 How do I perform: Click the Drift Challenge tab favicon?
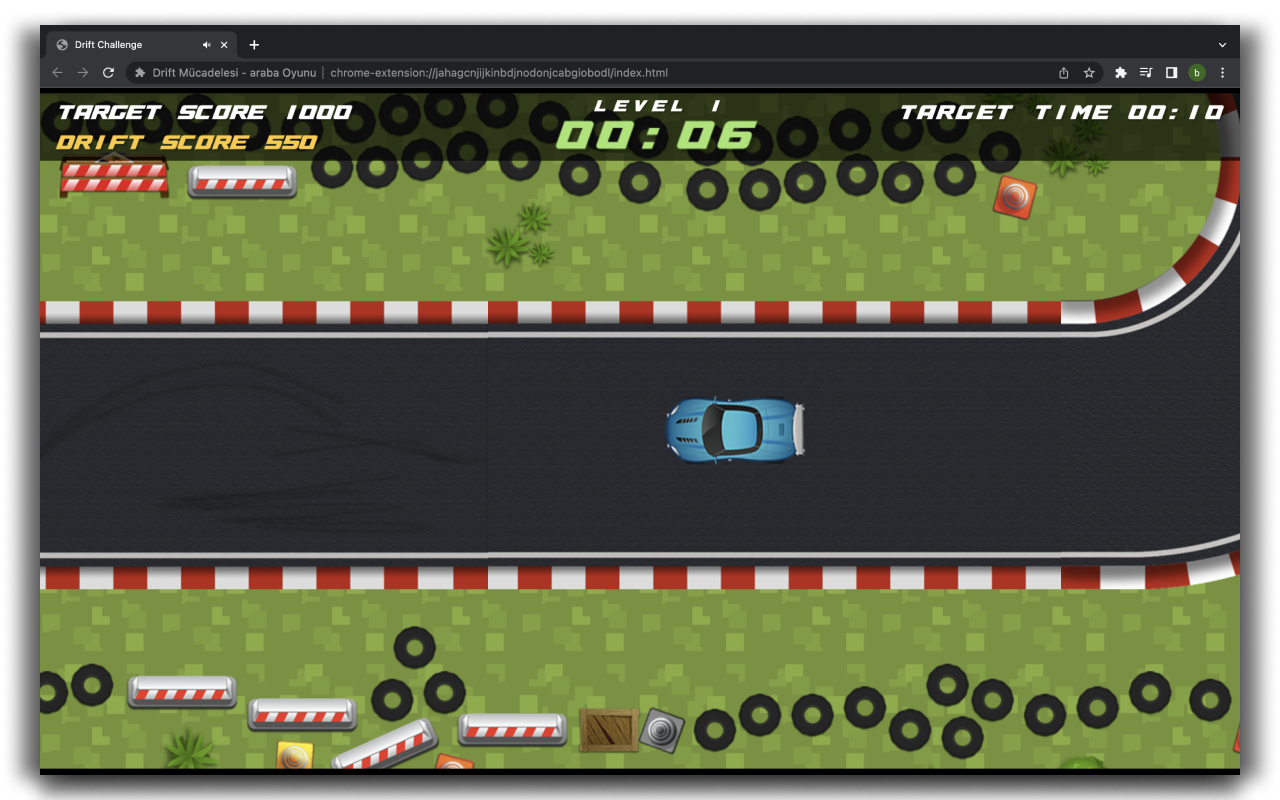(x=62, y=44)
